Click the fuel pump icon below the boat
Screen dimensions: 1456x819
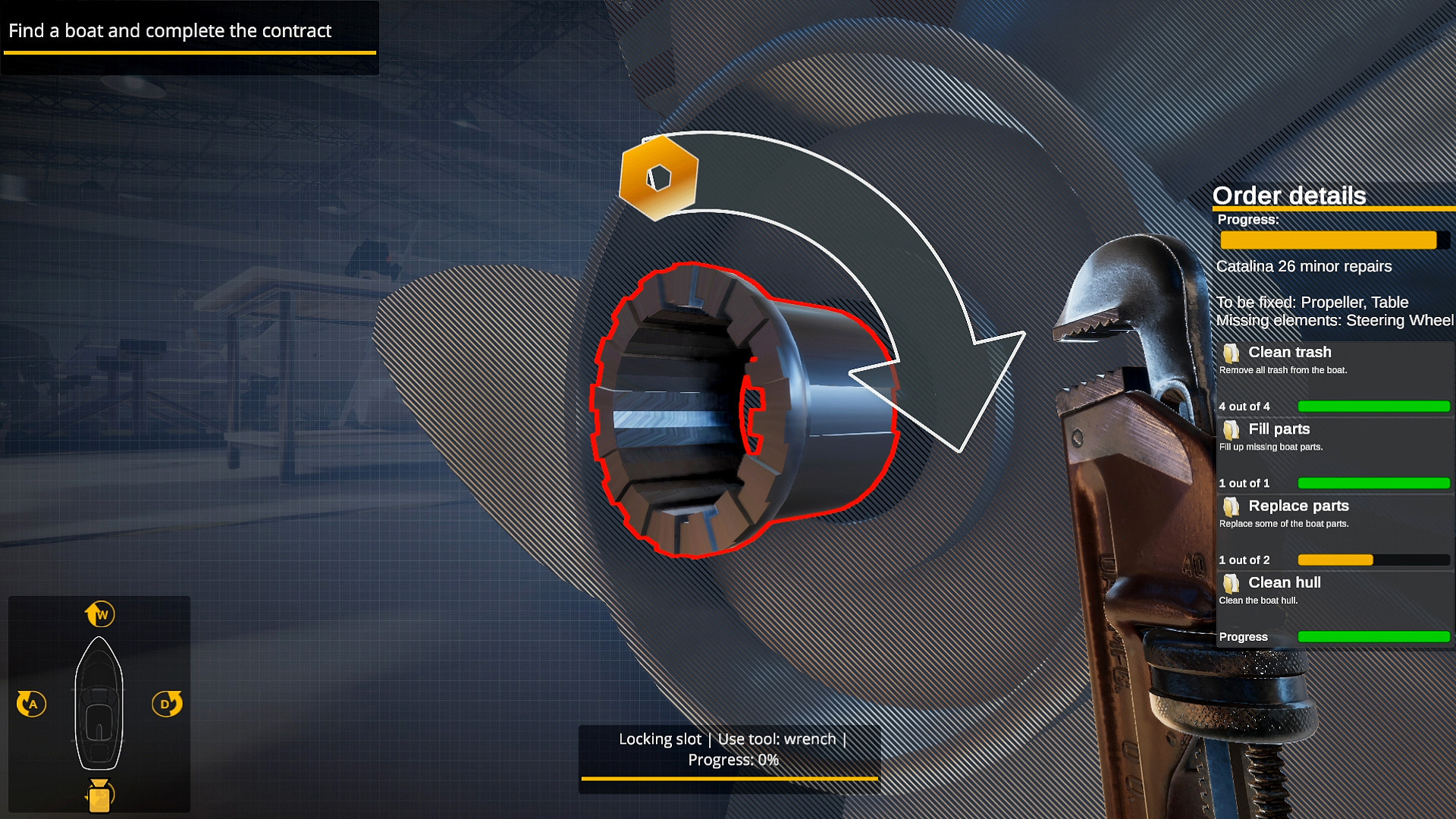click(99, 794)
